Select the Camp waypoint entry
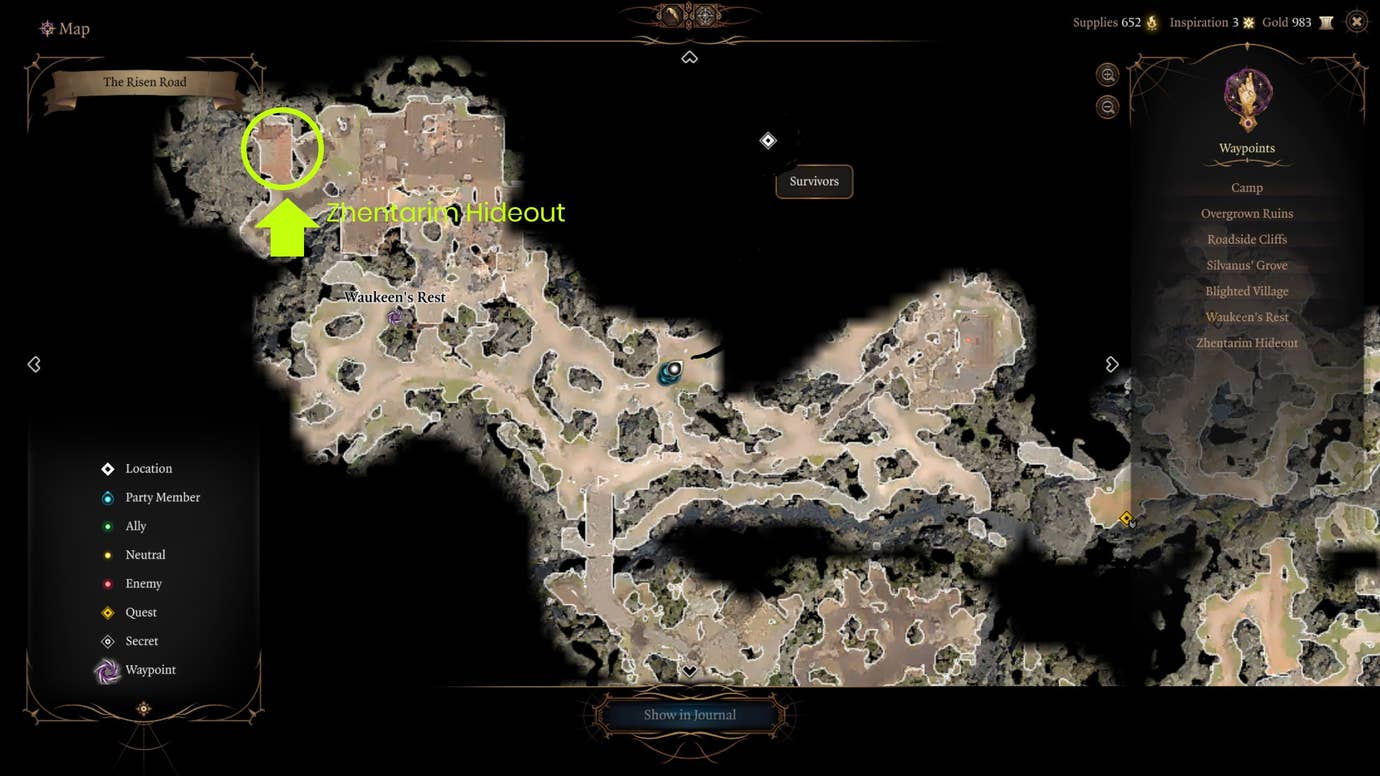The height and width of the screenshot is (776, 1380). [x=1247, y=187]
